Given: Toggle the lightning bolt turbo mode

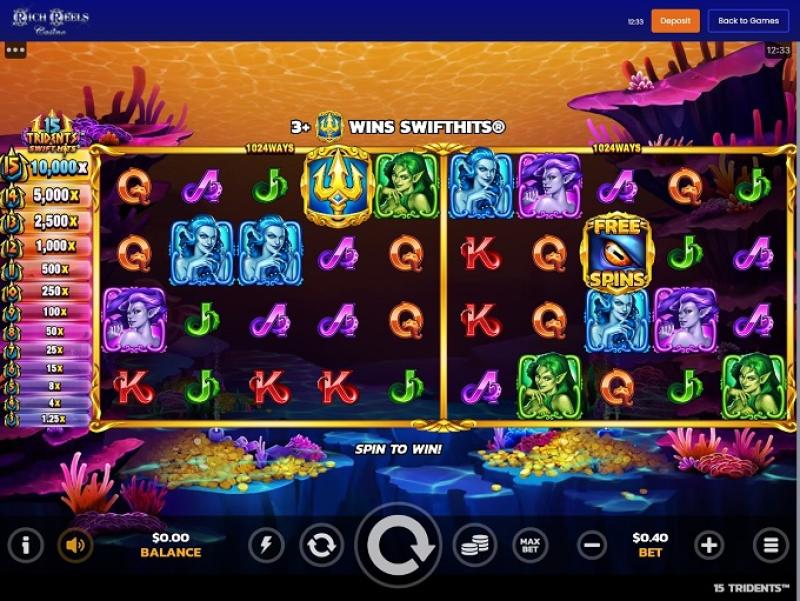Looking at the screenshot, I should tap(266, 545).
